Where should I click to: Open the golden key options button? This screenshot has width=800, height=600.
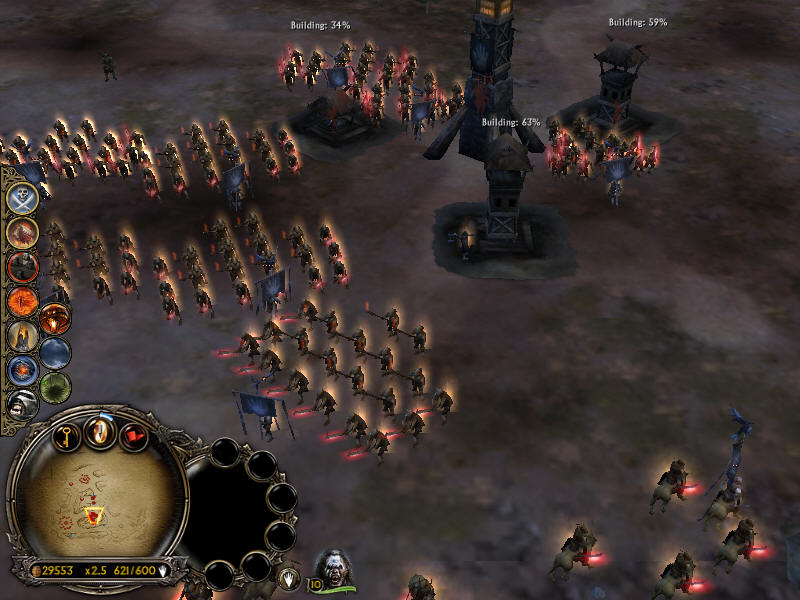(x=66, y=437)
